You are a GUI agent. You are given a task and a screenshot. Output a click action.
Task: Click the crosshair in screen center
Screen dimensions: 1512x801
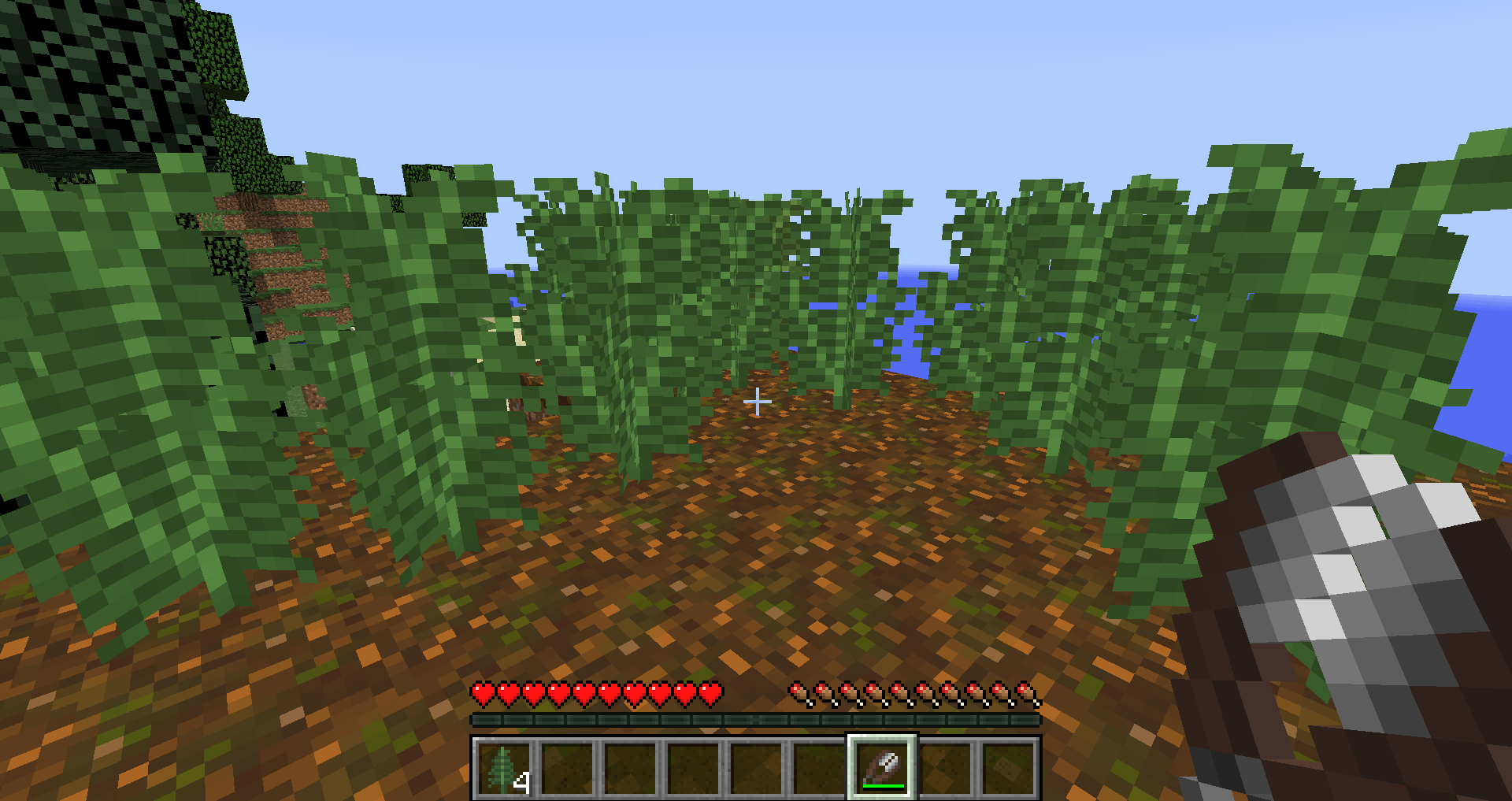tap(758, 401)
